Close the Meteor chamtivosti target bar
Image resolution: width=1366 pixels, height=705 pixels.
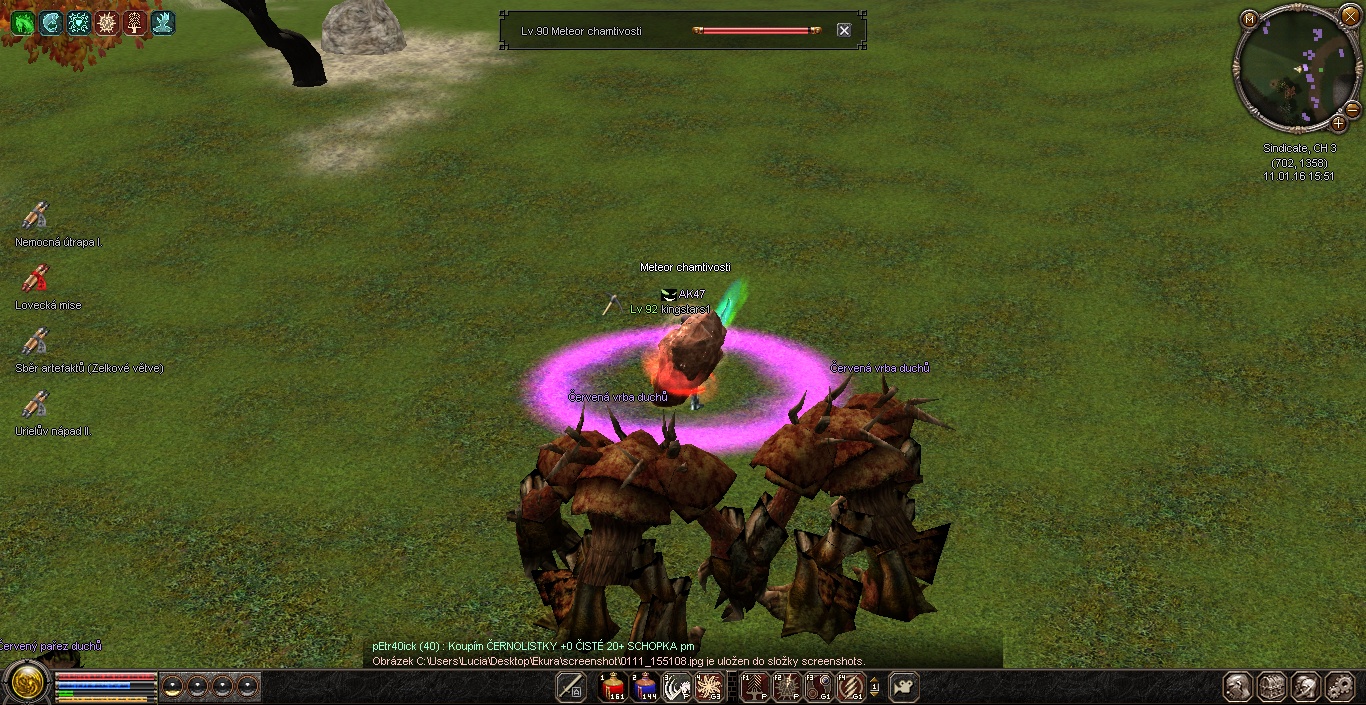coord(844,31)
